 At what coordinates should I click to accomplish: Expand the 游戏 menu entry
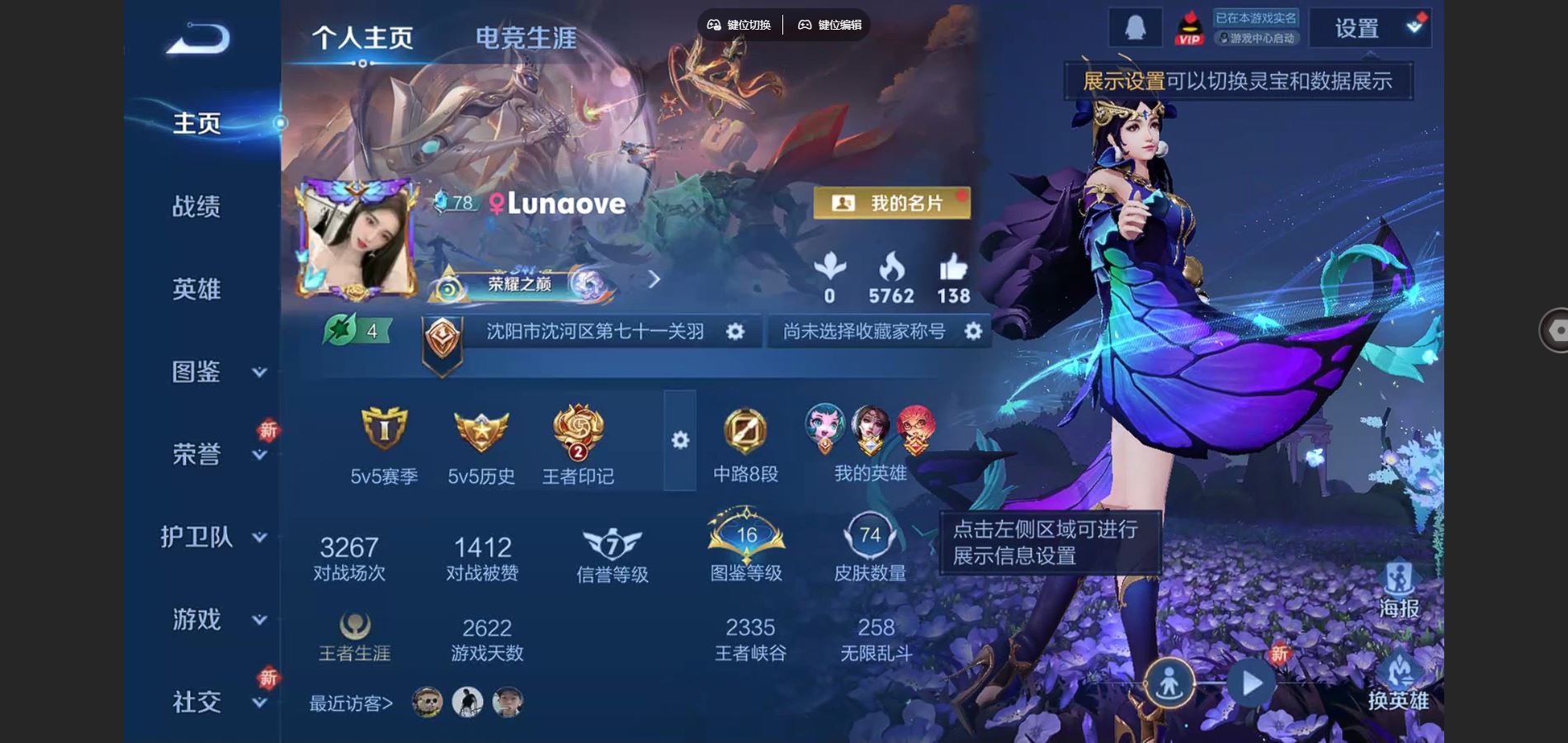pyautogui.click(x=213, y=619)
